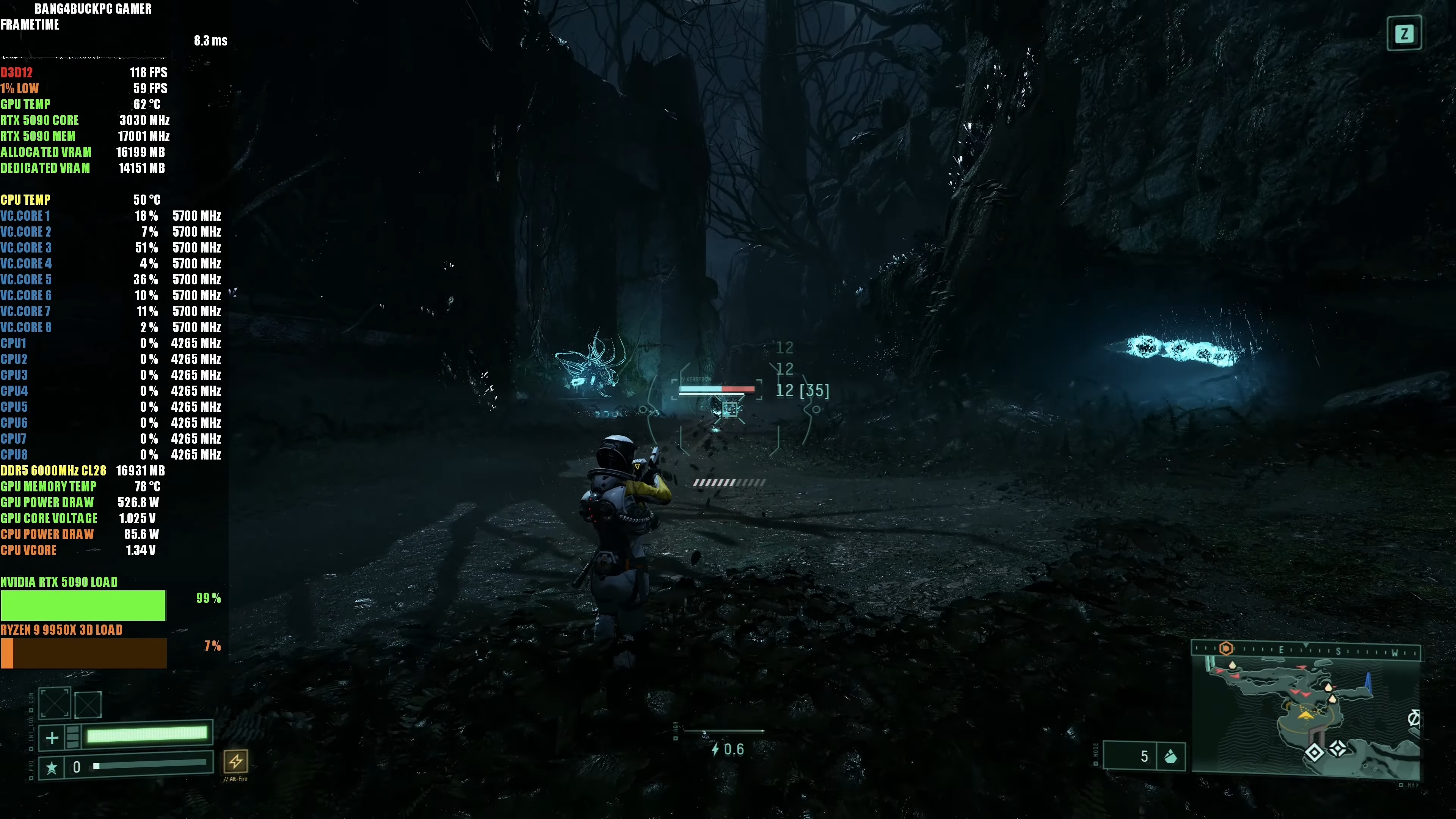Click the crystal resource icon beside the 5
Screen dimensions: 1456x819
(x=1170, y=756)
